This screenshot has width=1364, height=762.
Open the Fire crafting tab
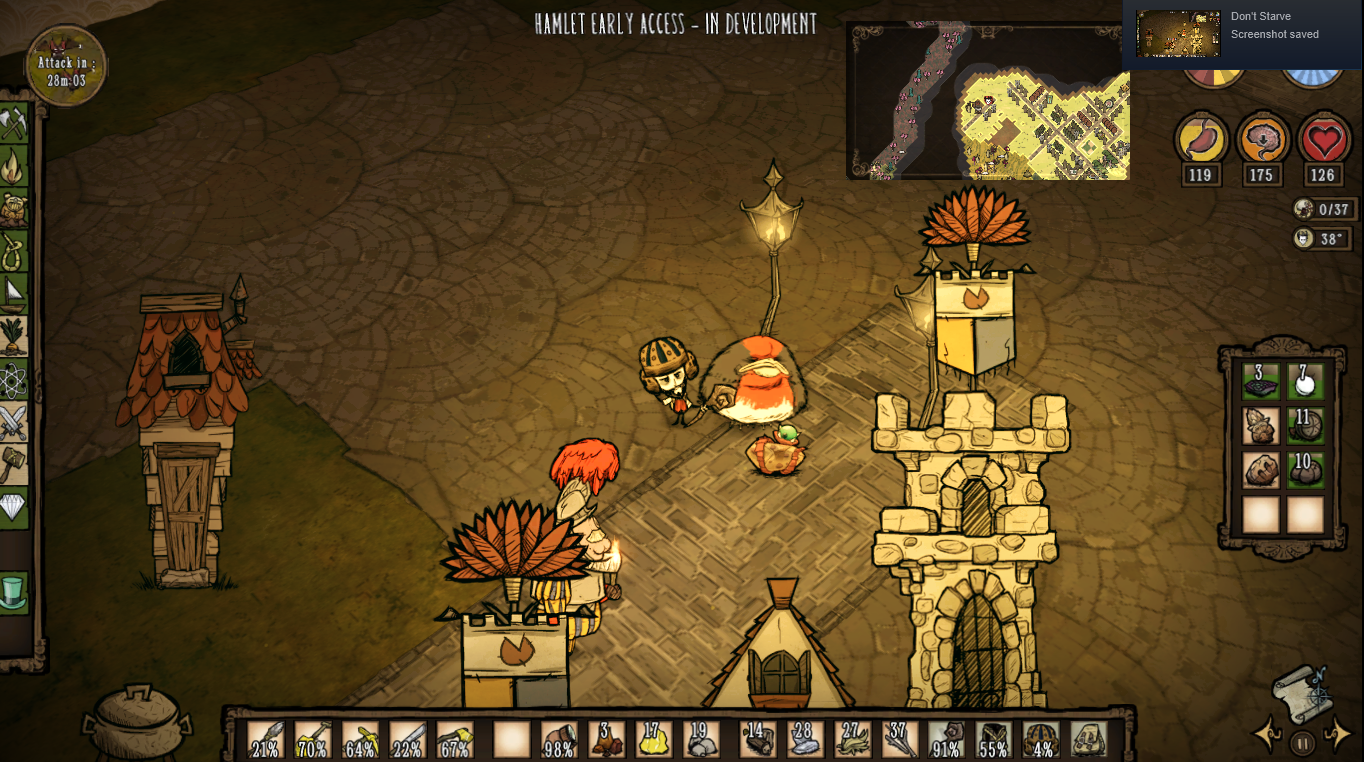(14, 165)
